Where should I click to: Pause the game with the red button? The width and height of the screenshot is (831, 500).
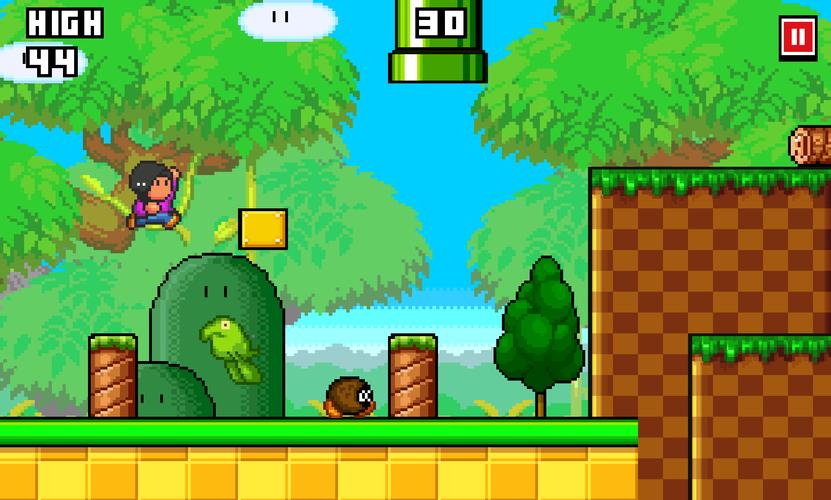tap(798, 38)
